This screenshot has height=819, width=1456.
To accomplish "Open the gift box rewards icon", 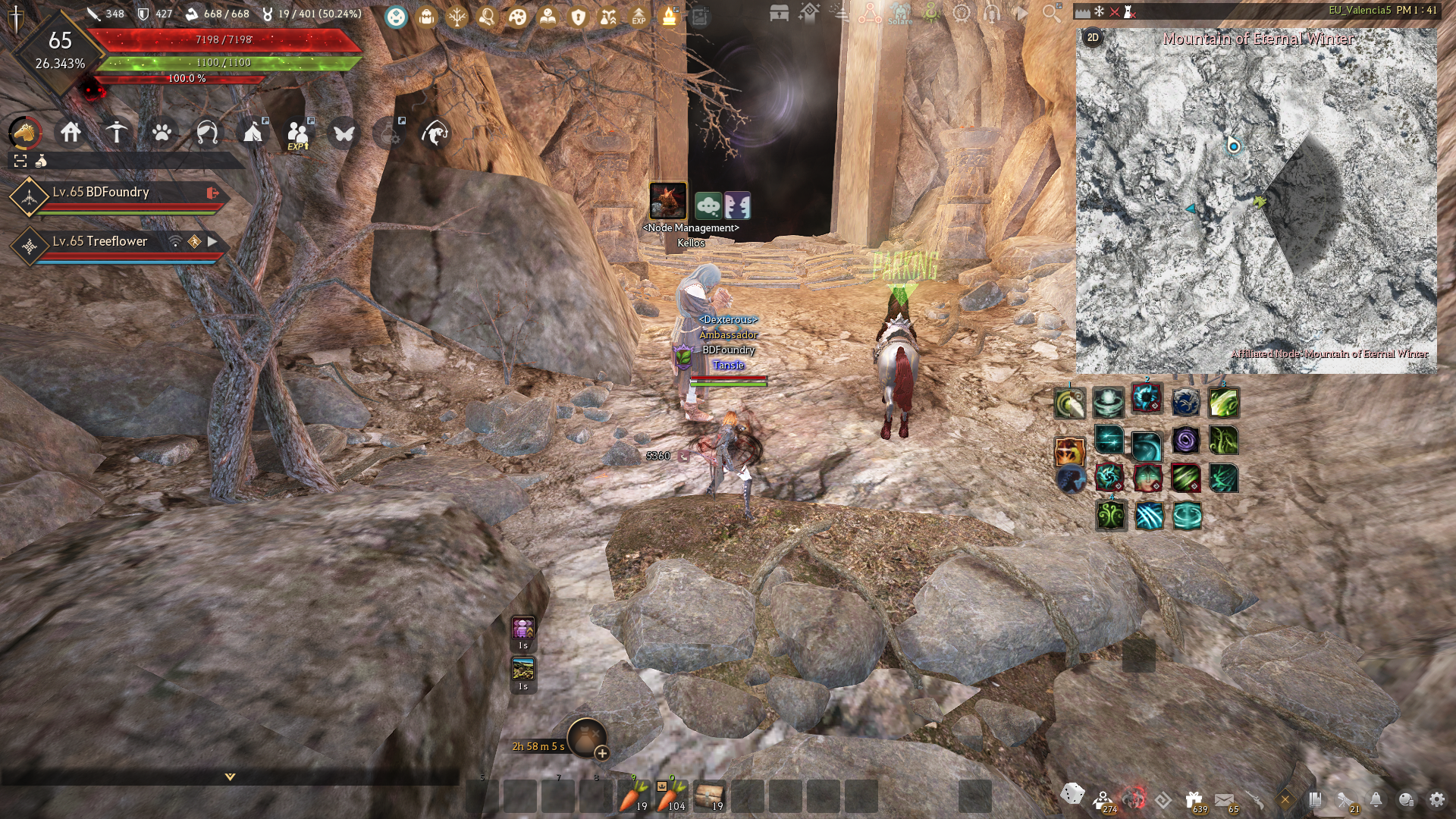I will click(1194, 799).
